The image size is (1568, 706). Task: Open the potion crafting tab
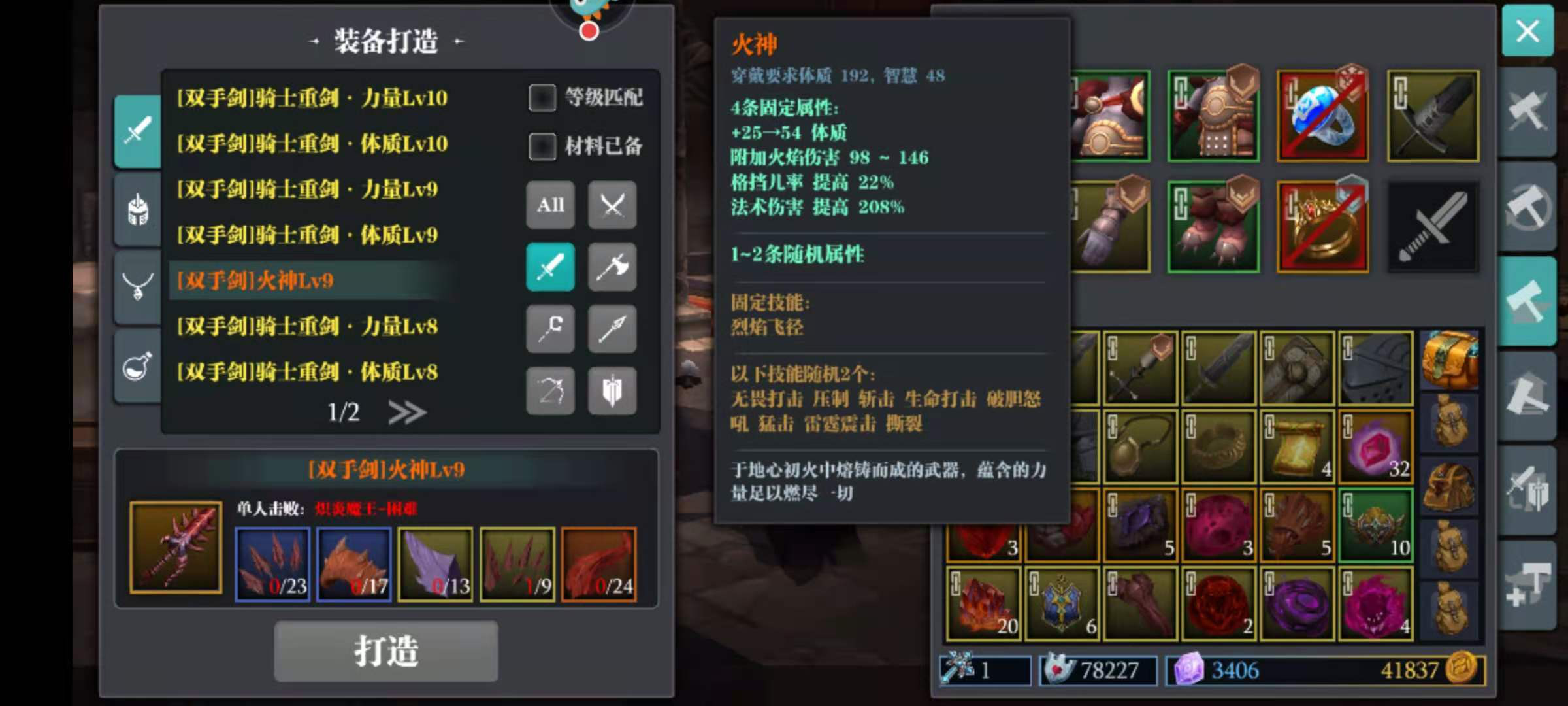pos(137,366)
